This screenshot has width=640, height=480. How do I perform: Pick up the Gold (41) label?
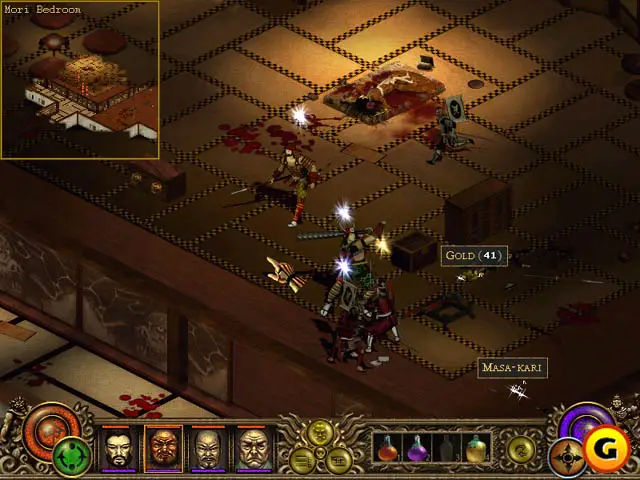475,255
